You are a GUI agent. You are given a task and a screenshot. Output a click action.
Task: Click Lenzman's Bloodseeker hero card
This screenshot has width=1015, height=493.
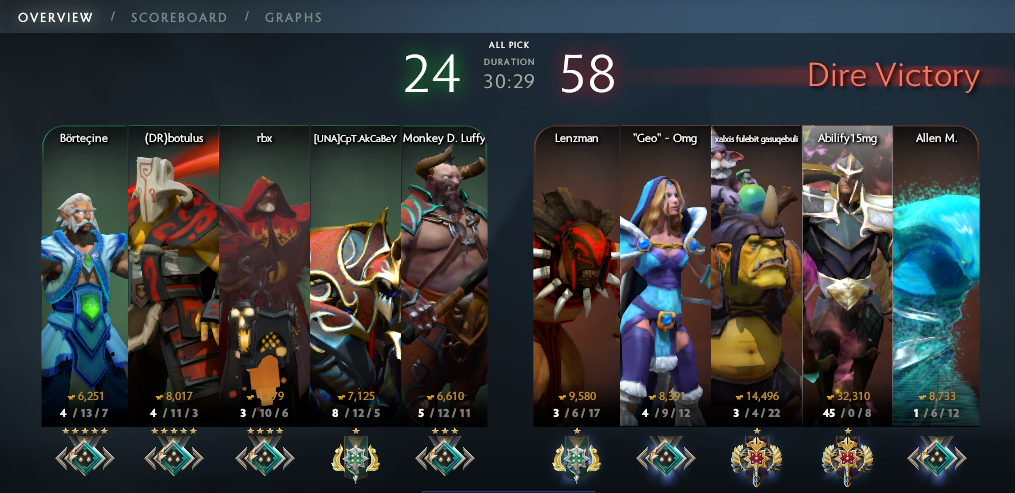[576, 270]
